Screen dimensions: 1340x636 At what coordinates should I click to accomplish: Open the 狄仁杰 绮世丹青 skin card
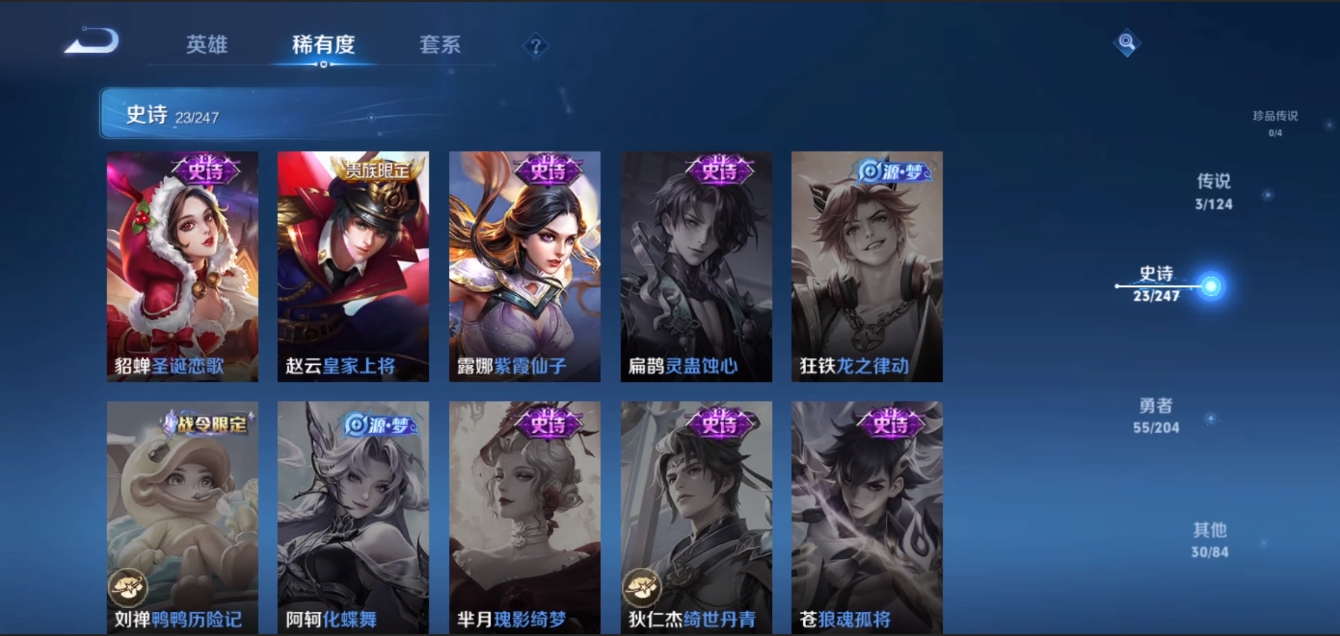coord(696,517)
